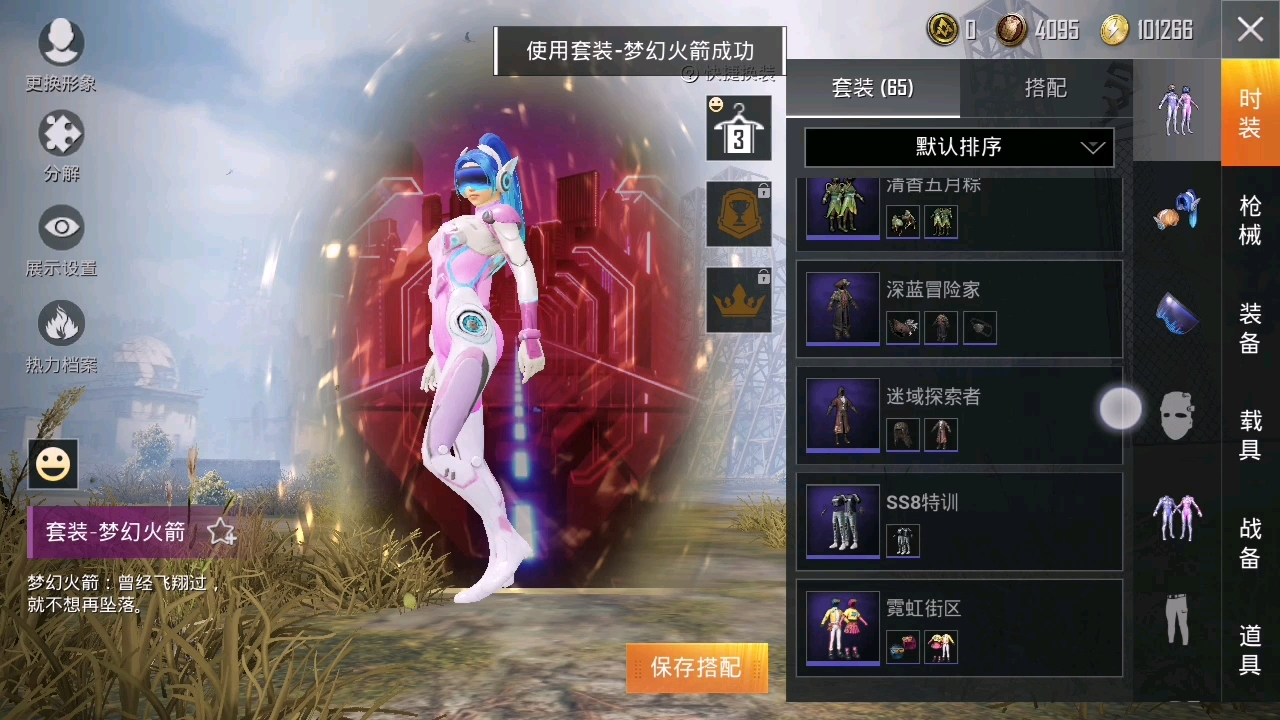1280x720 pixels.
Task: Open the hanger wardrobe preset 3 icon
Action: (x=738, y=128)
